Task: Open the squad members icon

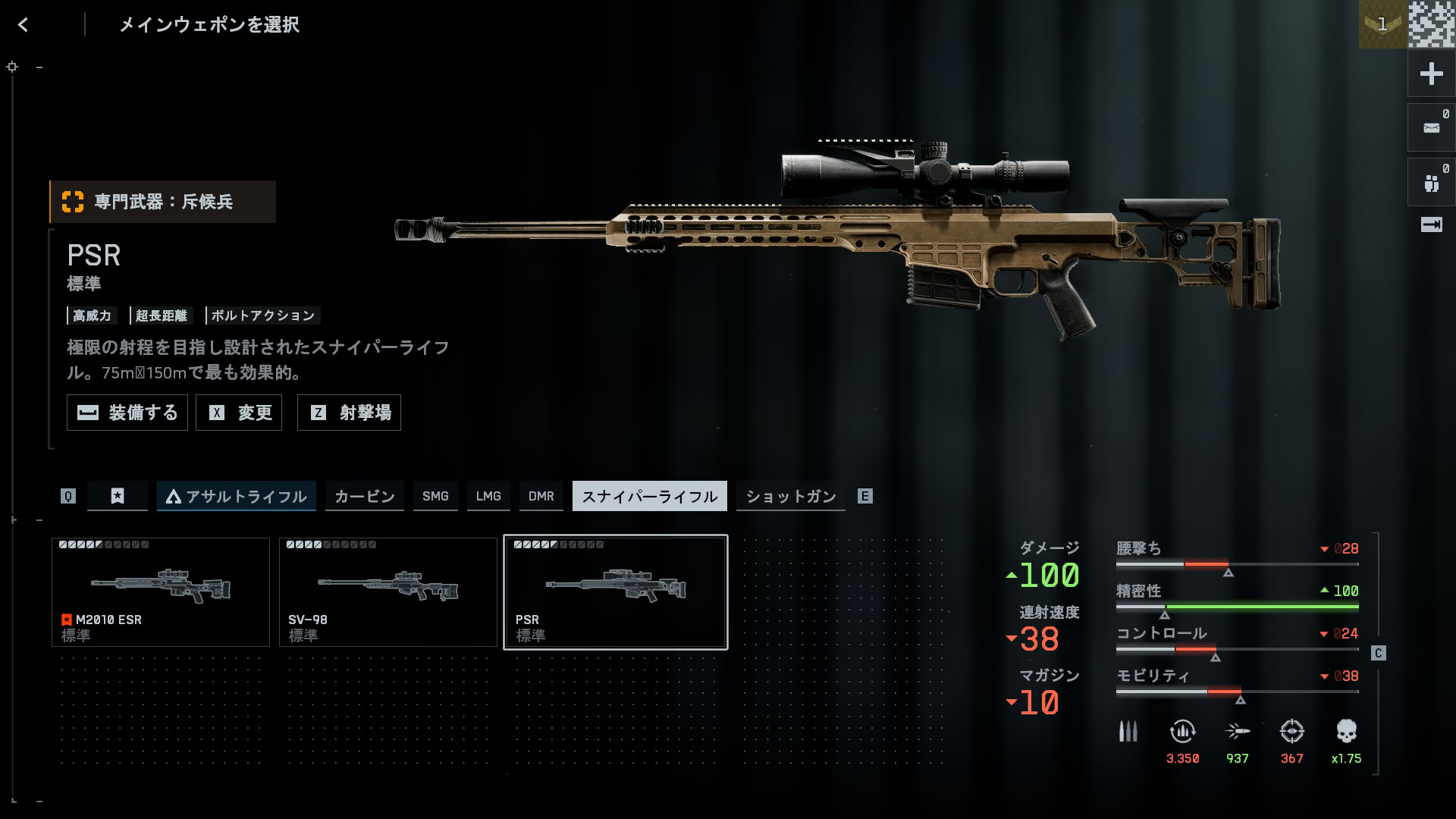Action: pos(1432,183)
